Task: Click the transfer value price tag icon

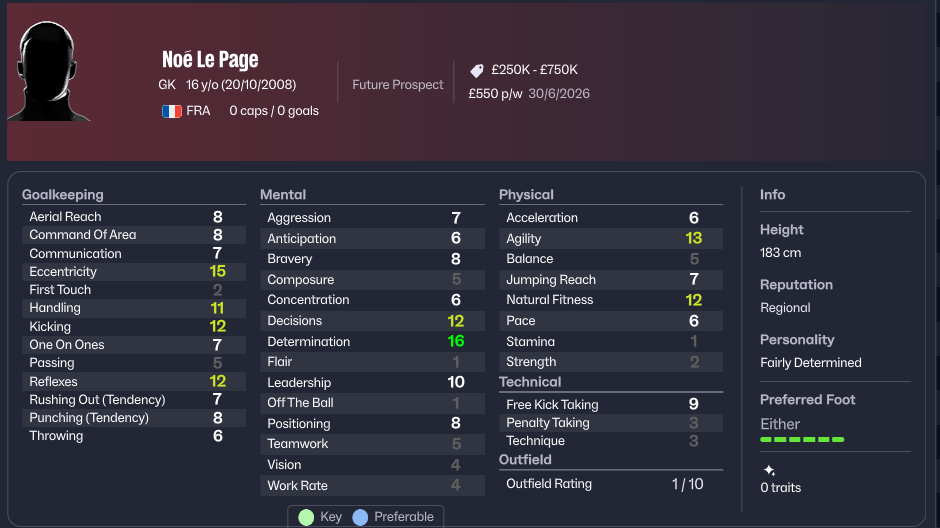Action: pos(477,71)
